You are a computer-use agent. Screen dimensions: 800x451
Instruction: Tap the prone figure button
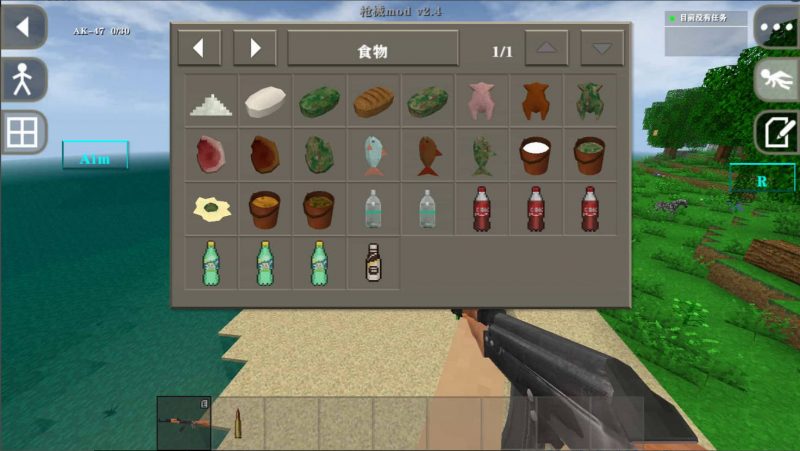pyautogui.click(x=776, y=80)
